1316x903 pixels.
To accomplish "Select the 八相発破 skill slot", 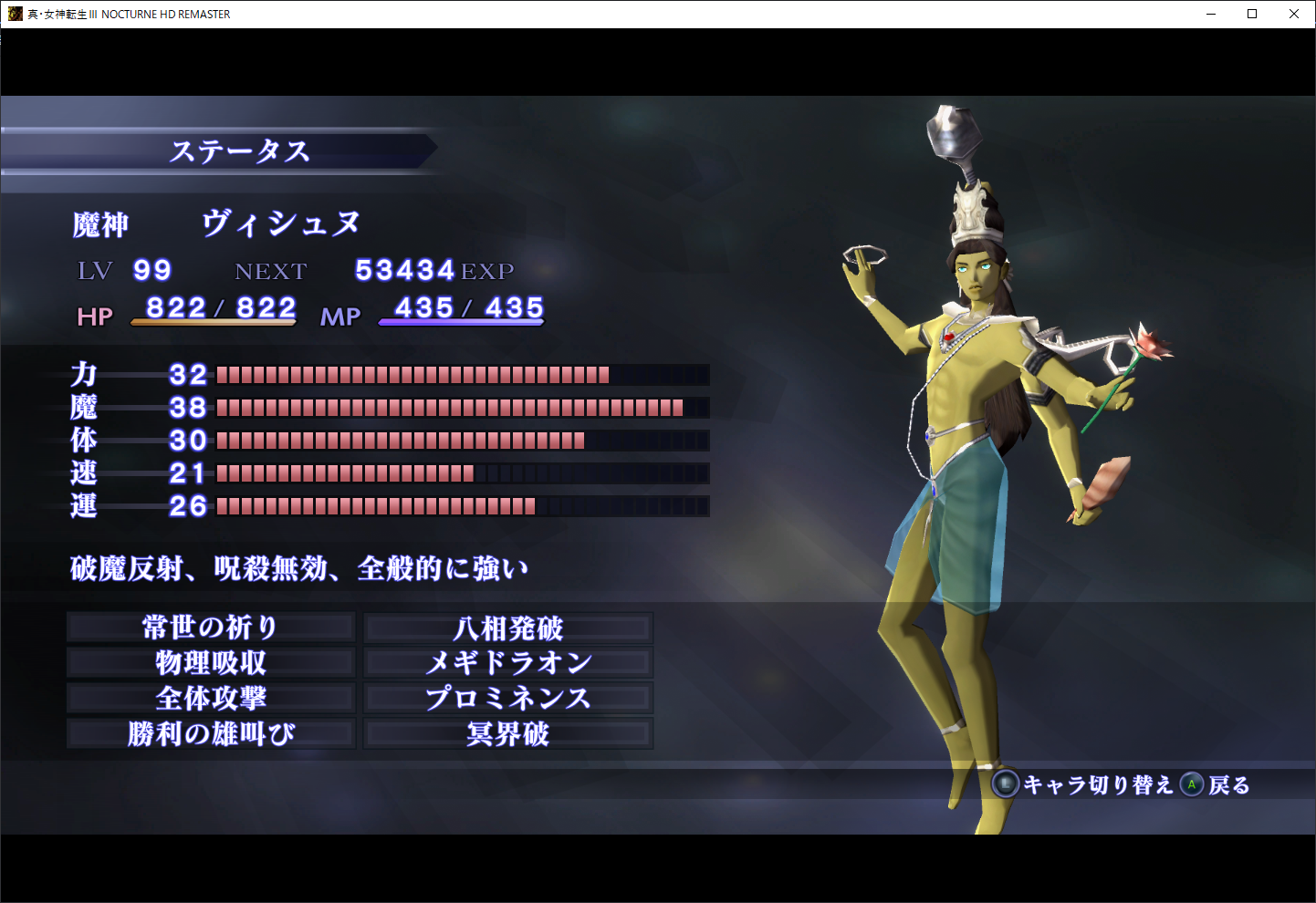I will [508, 628].
